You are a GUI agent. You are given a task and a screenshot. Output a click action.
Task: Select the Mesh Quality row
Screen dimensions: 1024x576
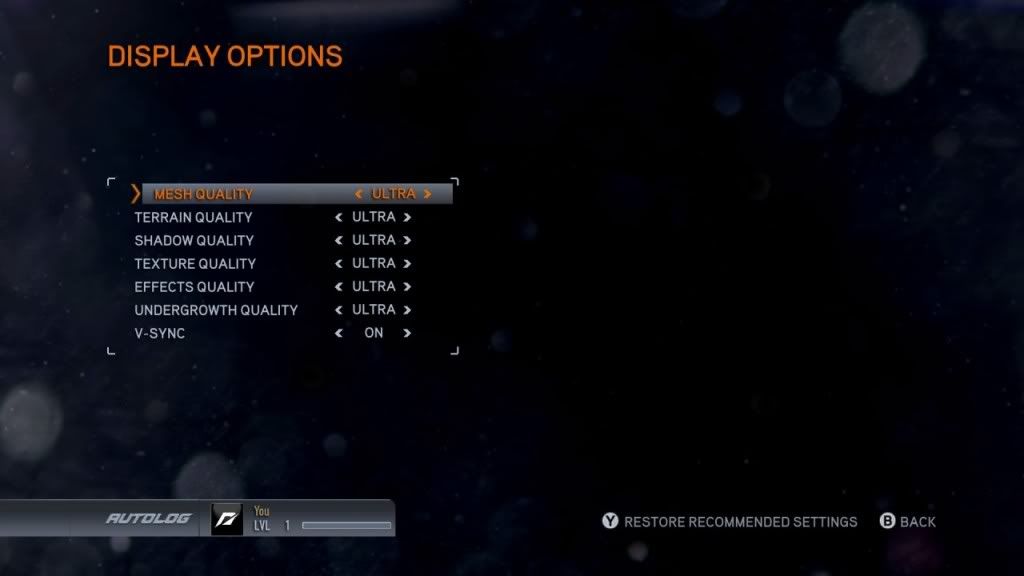click(x=204, y=194)
